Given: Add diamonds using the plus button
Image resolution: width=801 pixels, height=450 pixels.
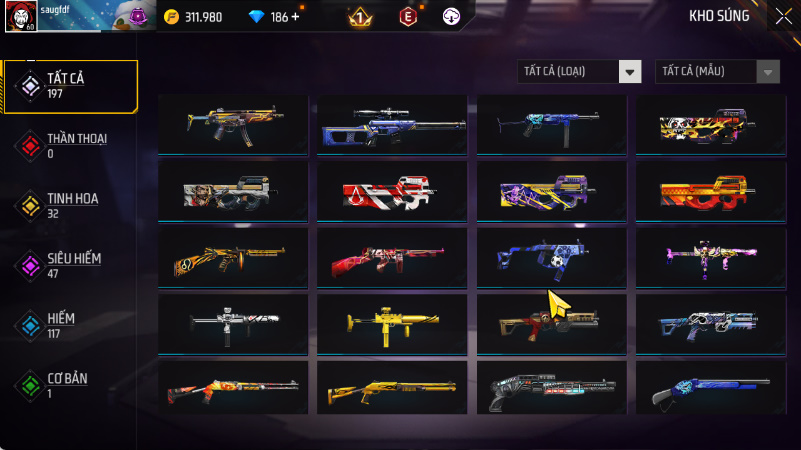Looking at the screenshot, I should click(295, 17).
